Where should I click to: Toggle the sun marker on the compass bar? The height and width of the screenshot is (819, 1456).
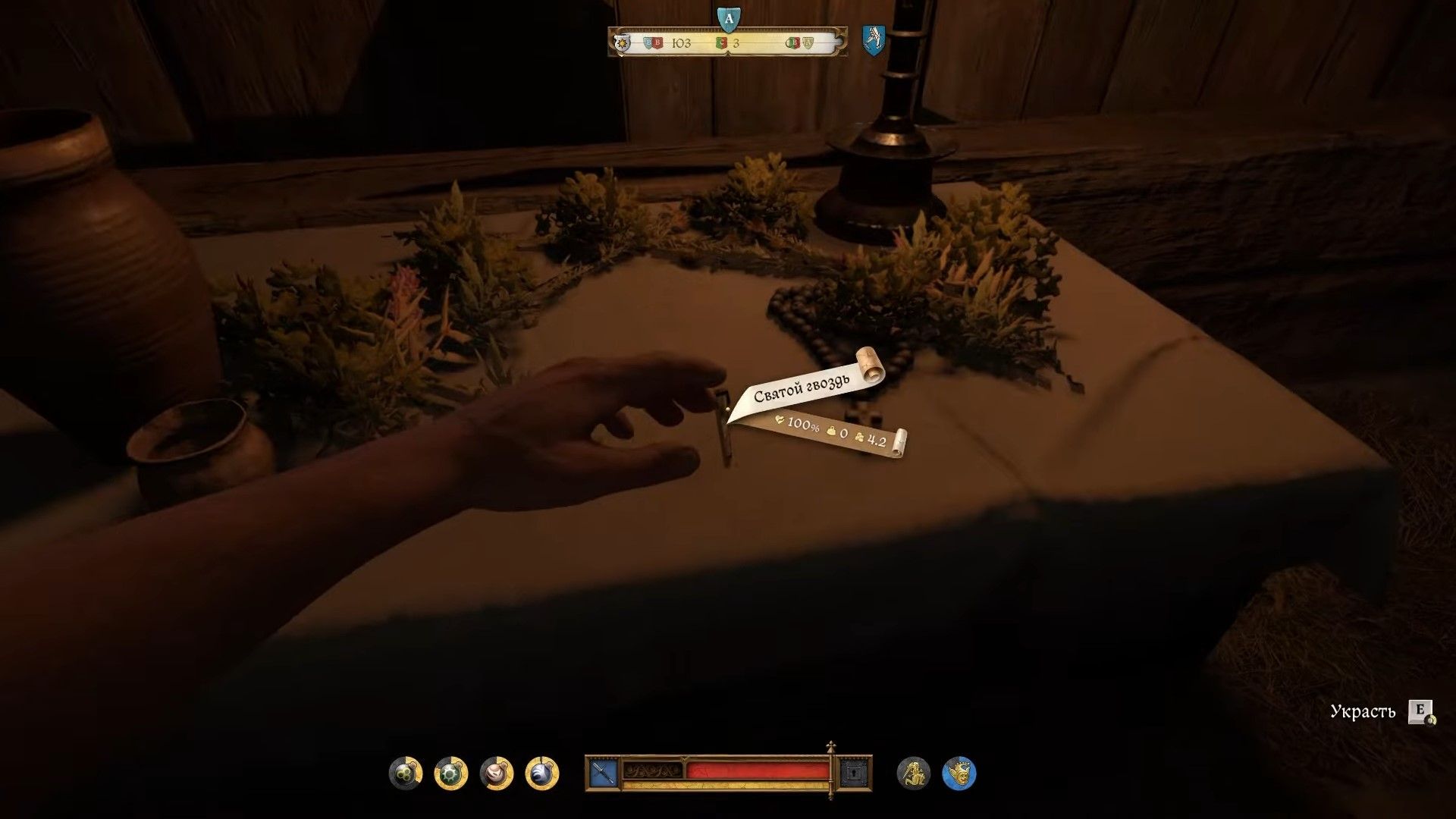tap(622, 43)
